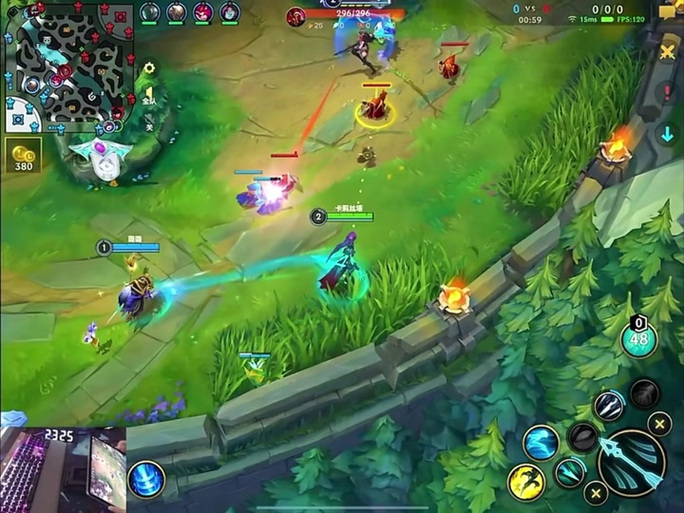Send the blue down-arrow ping
Image resolution: width=684 pixels, height=513 pixels.
[668, 134]
